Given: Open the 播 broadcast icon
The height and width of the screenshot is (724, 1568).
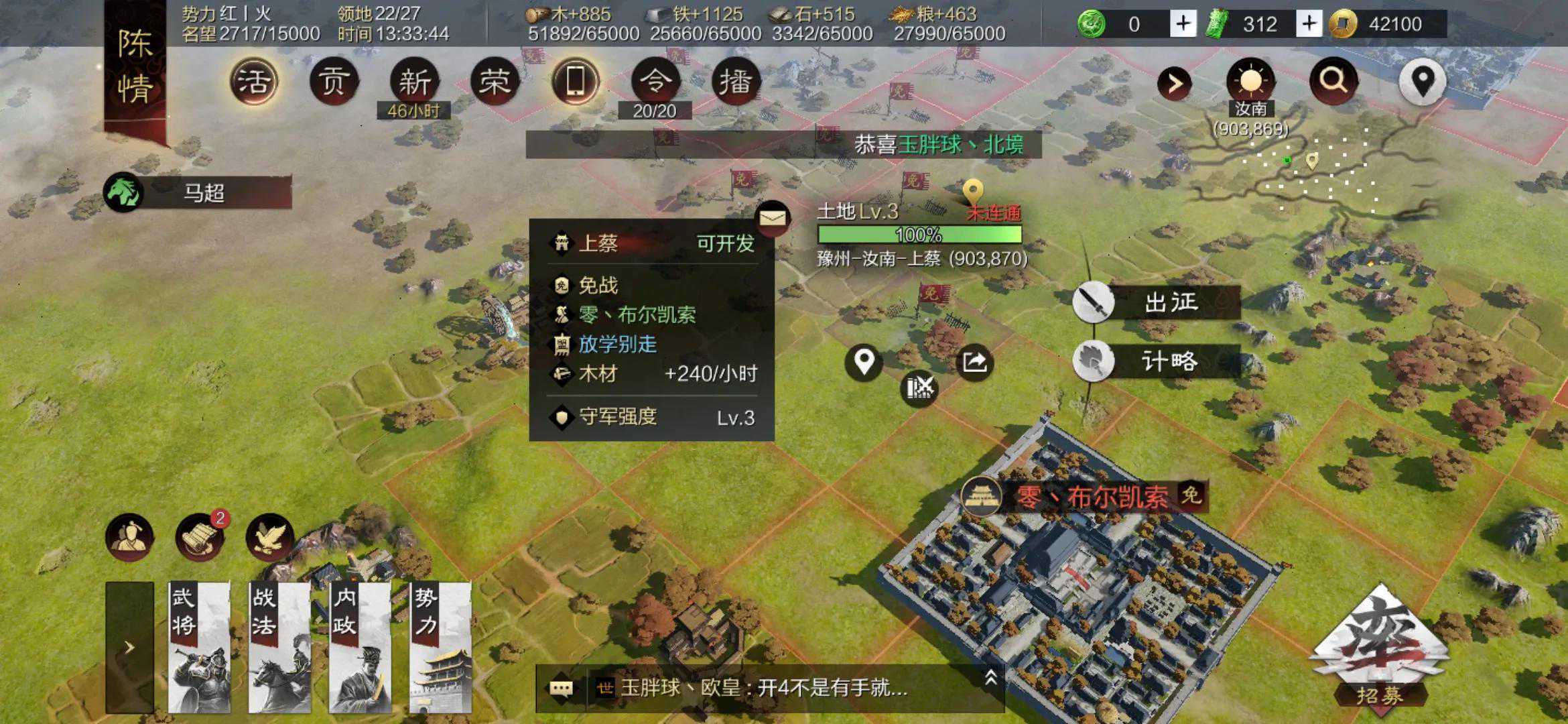Looking at the screenshot, I should 735,82.
